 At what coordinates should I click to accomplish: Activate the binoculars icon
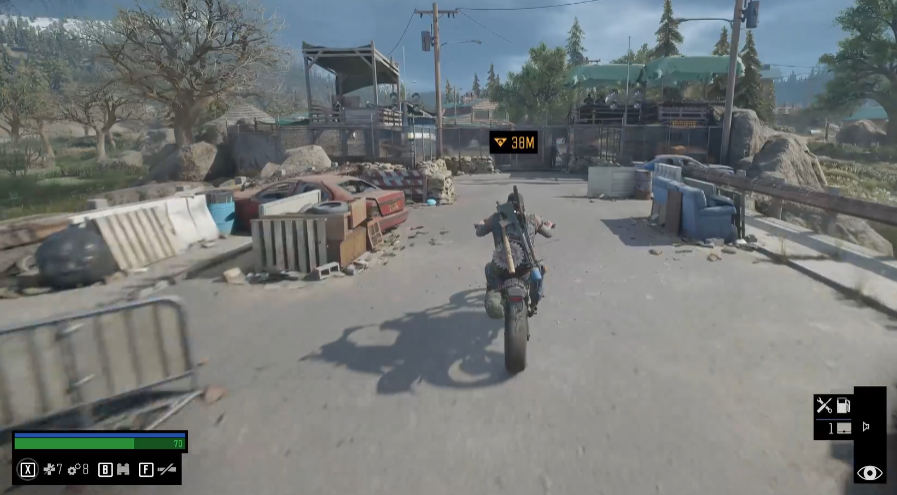coord(123,469)
